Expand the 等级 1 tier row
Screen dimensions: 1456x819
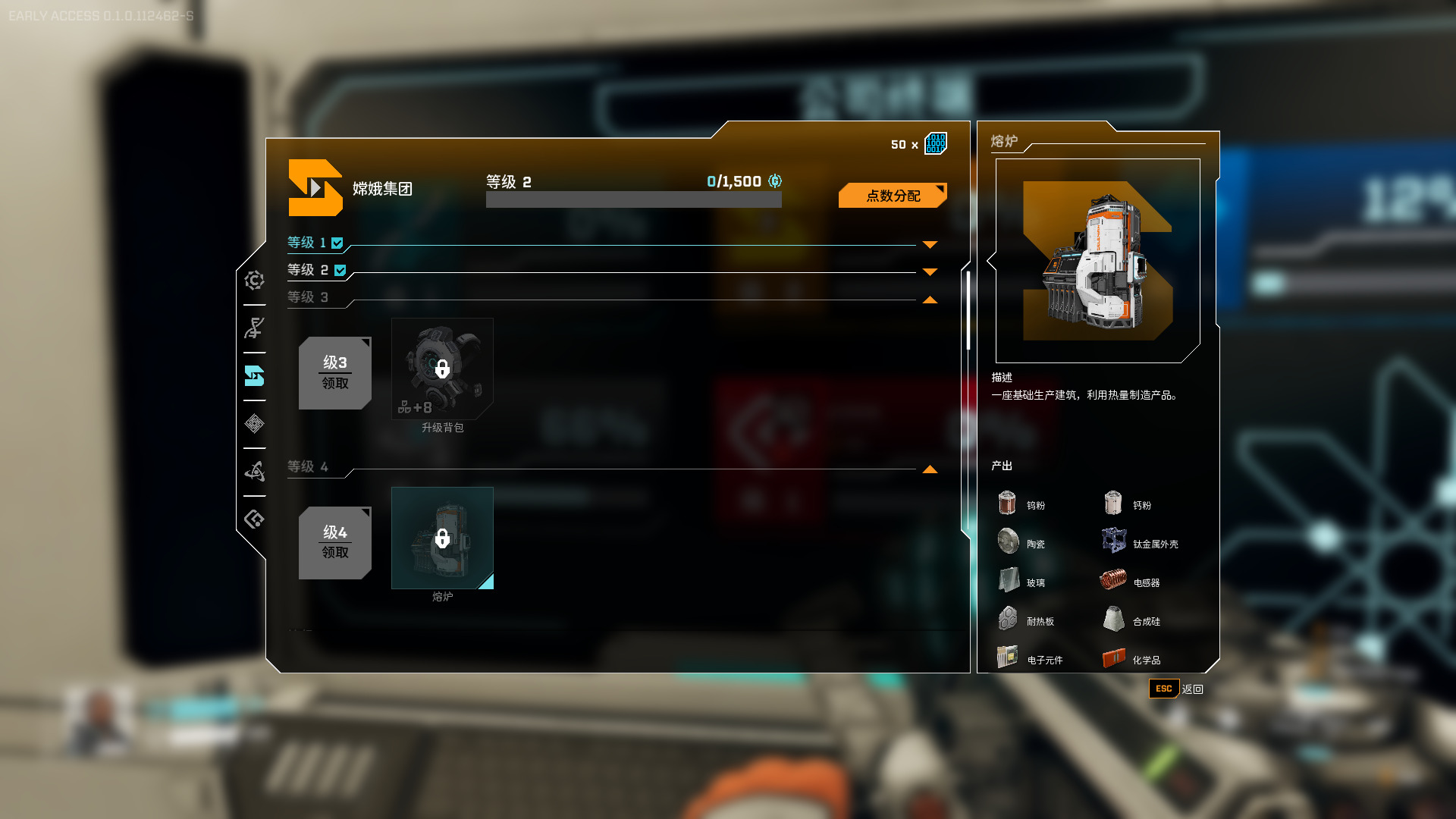point(930,244)
